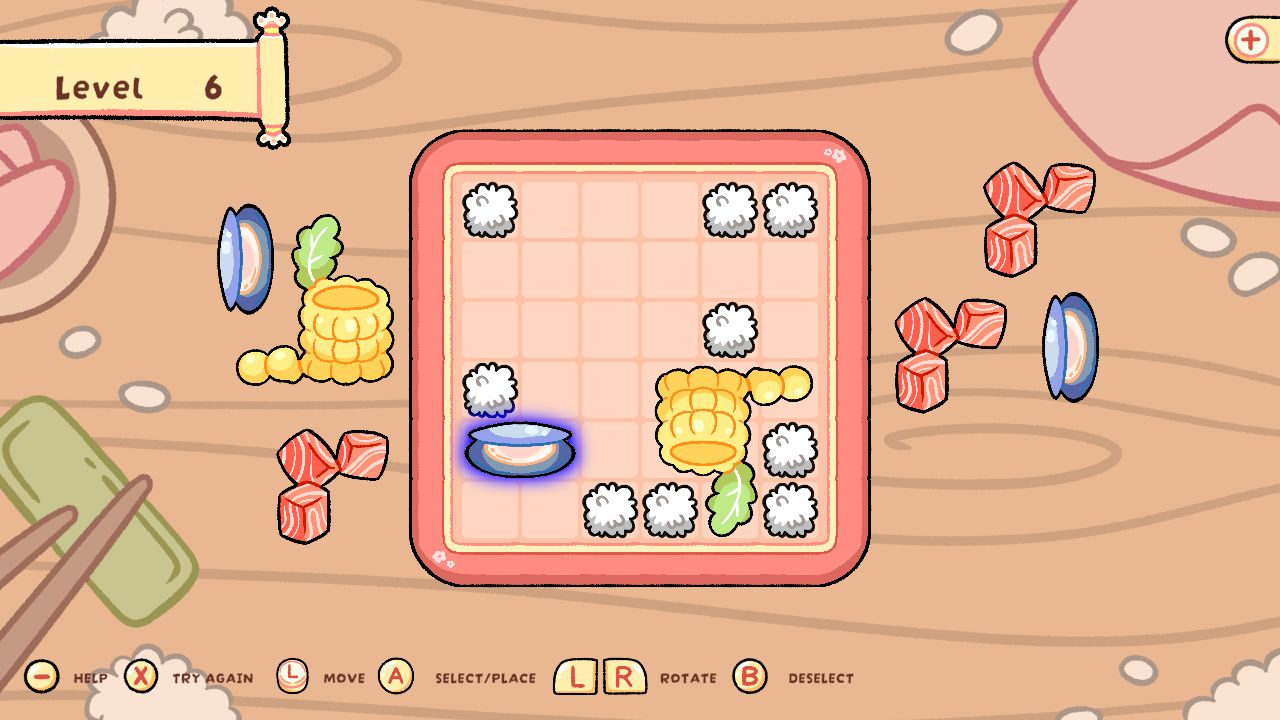Click the HELP text label
The height and width of the screenshot is (720, 1280).
click(x=88, y=677)
